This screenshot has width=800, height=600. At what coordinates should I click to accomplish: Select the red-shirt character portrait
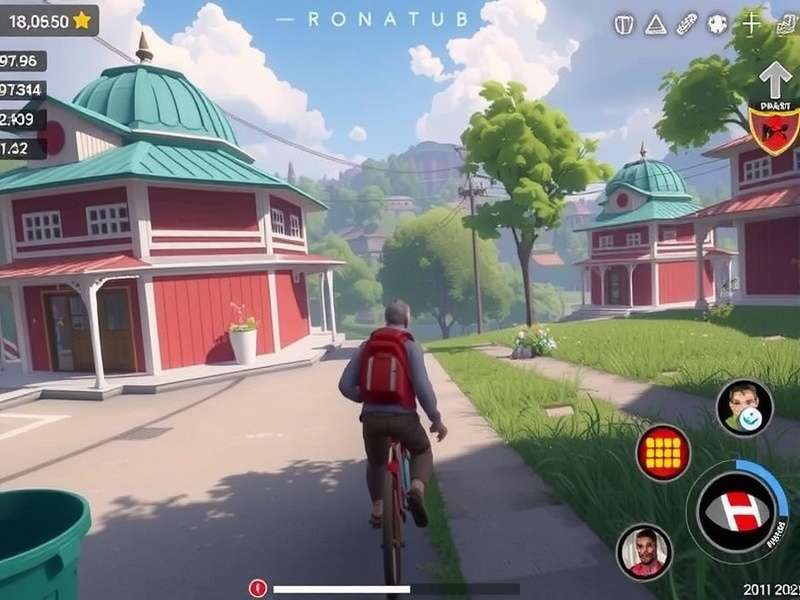pos(643,551)
